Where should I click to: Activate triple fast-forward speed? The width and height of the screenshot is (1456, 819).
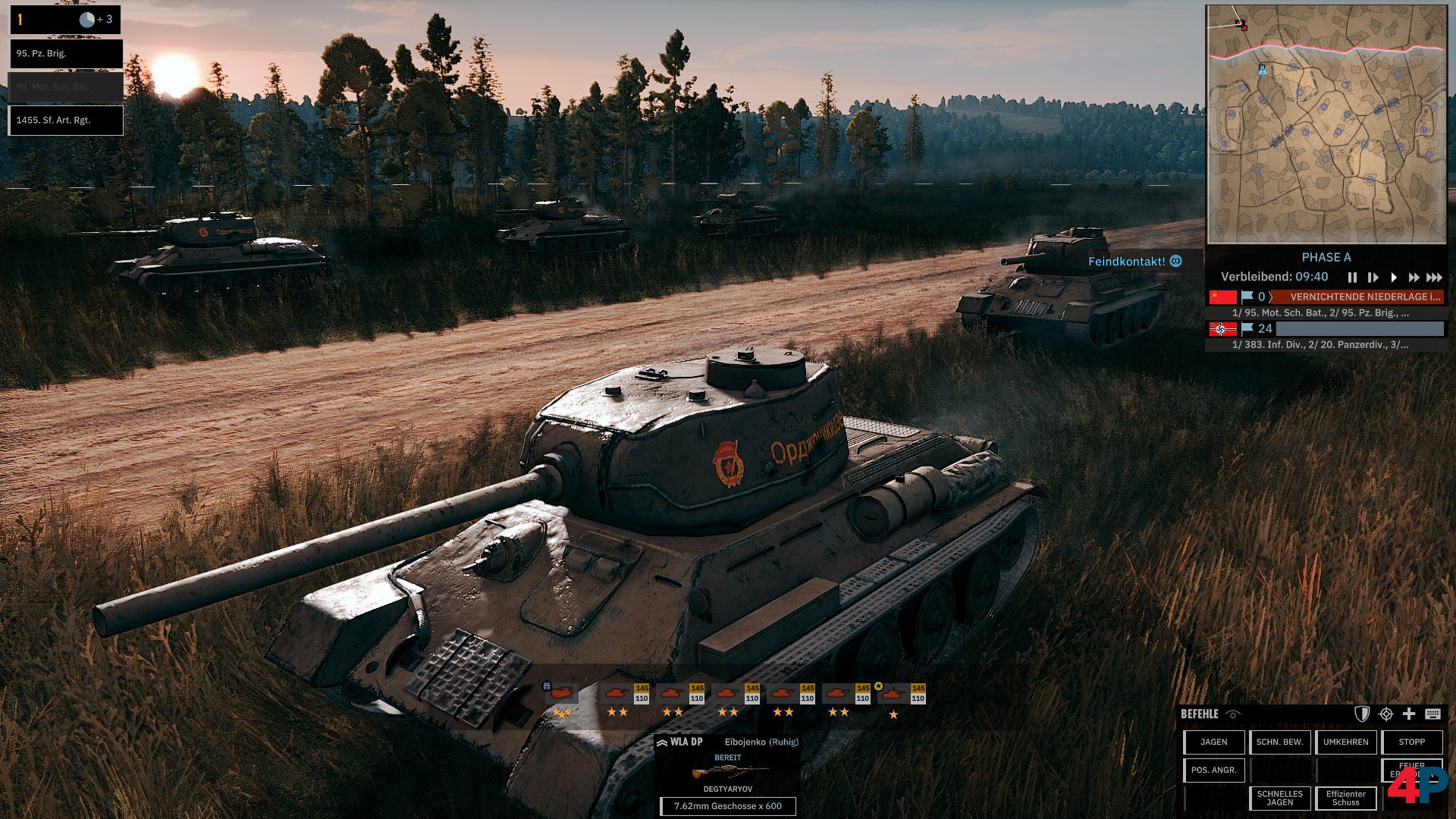(1434, 278)
